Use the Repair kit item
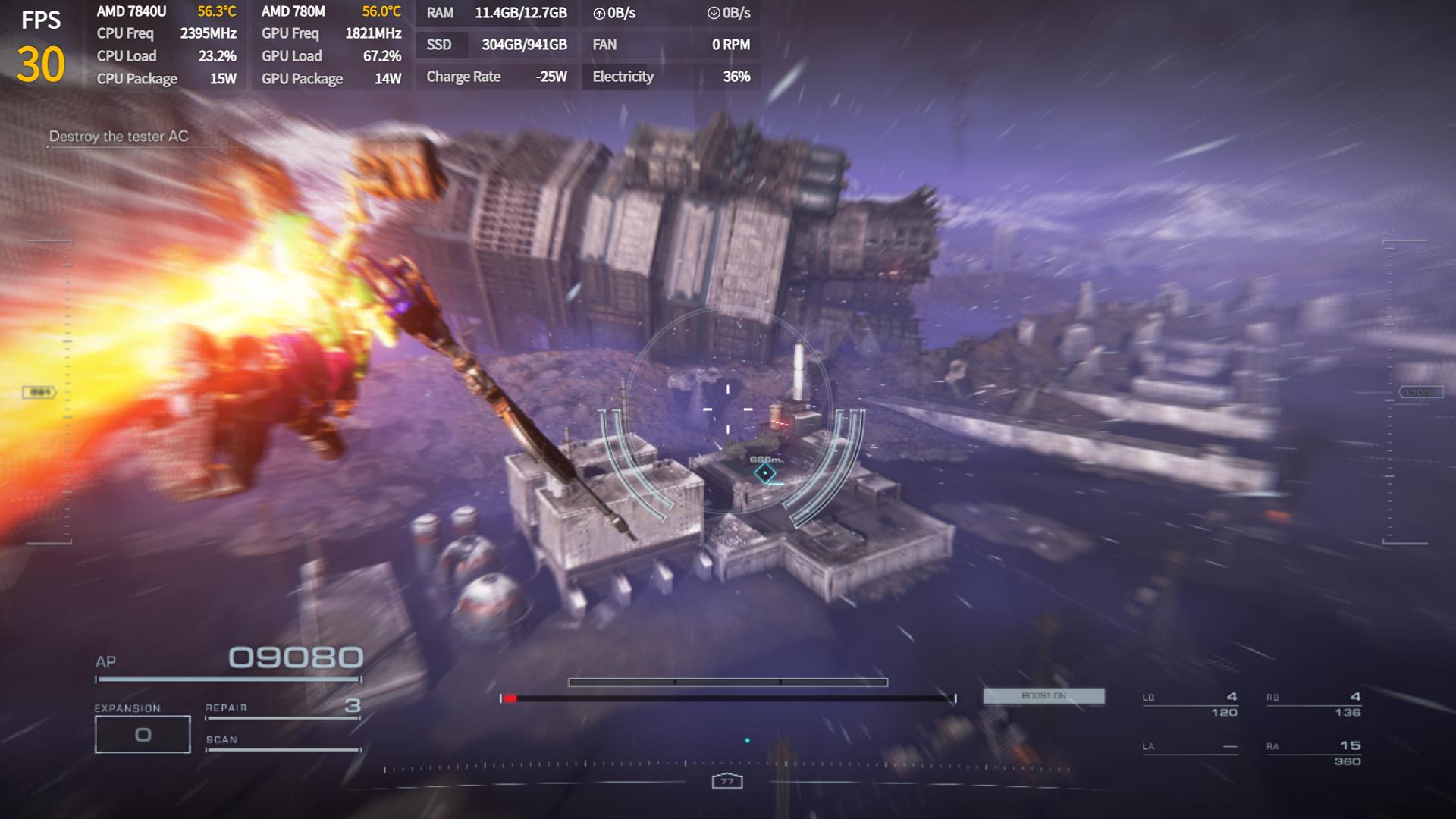Screen dimensions: 1456x819 tap(282, 708)
